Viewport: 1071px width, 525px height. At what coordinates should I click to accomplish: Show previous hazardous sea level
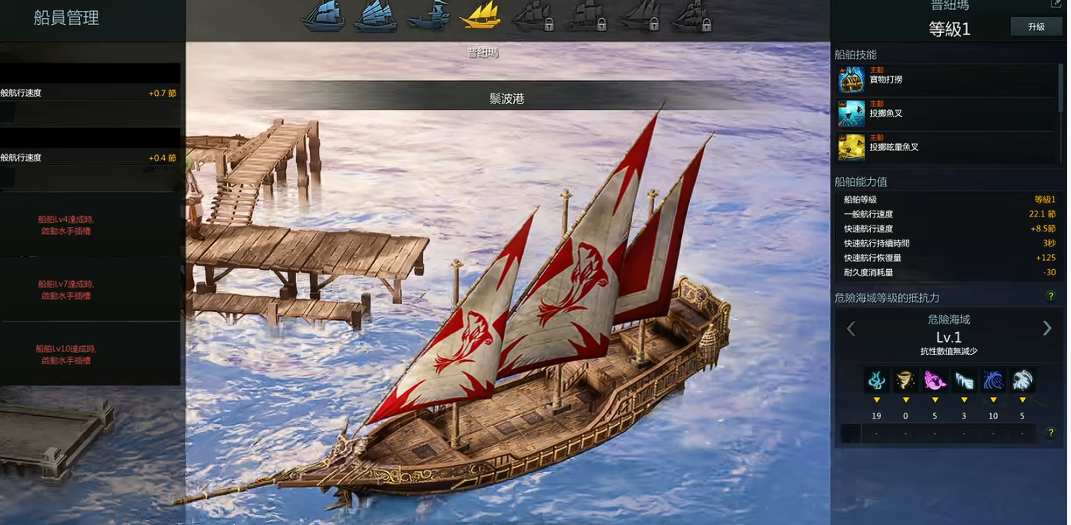pyautogui.click(x=851, y=328)
